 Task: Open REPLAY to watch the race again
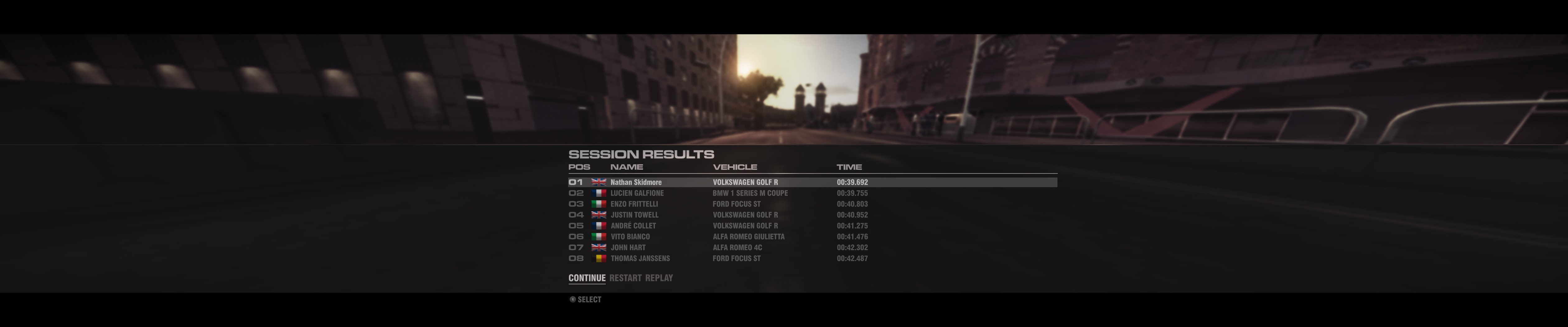click(660, 278)
